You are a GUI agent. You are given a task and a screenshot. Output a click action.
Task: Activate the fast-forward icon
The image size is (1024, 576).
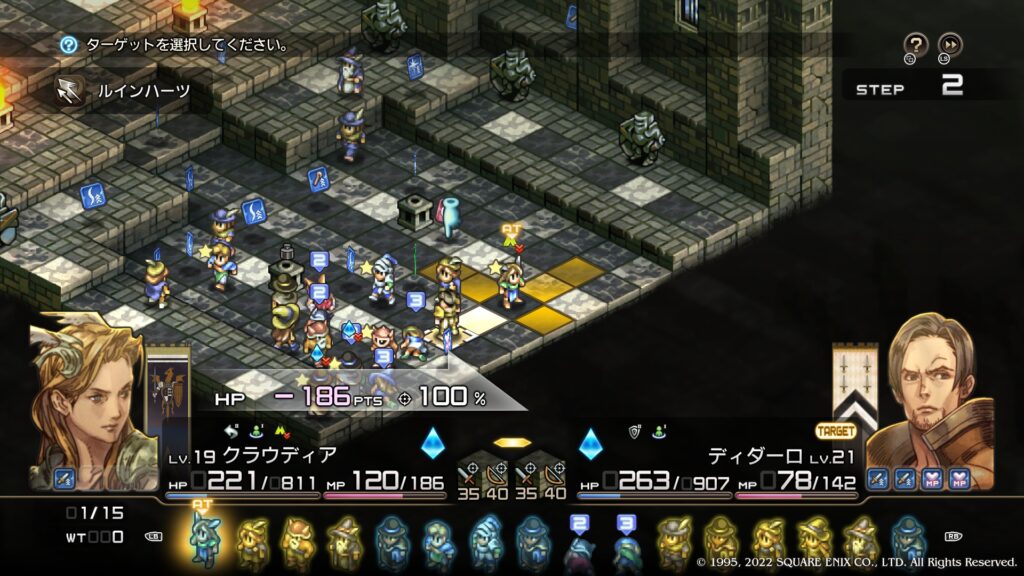click(950, 44)
